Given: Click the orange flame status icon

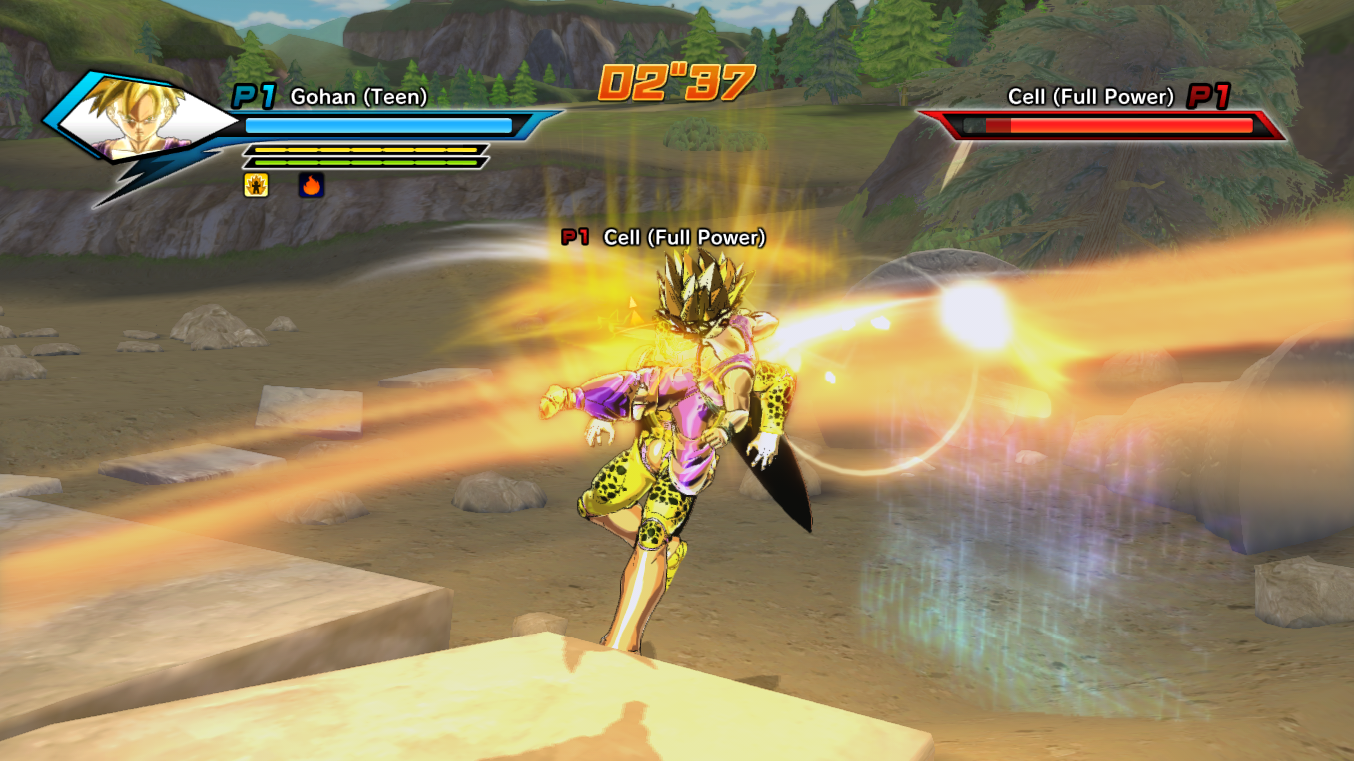Looking at the screenshot, I should coord(311,185).
